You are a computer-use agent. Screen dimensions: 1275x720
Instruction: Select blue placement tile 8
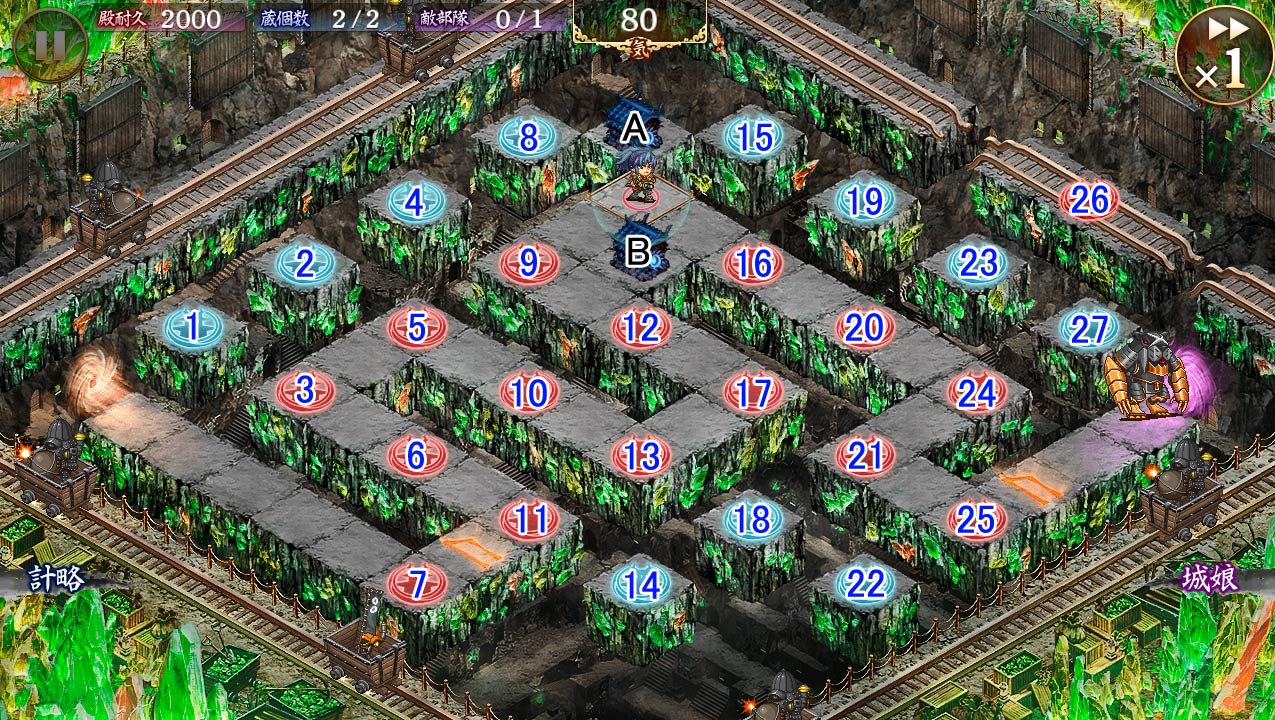point(528,138)
